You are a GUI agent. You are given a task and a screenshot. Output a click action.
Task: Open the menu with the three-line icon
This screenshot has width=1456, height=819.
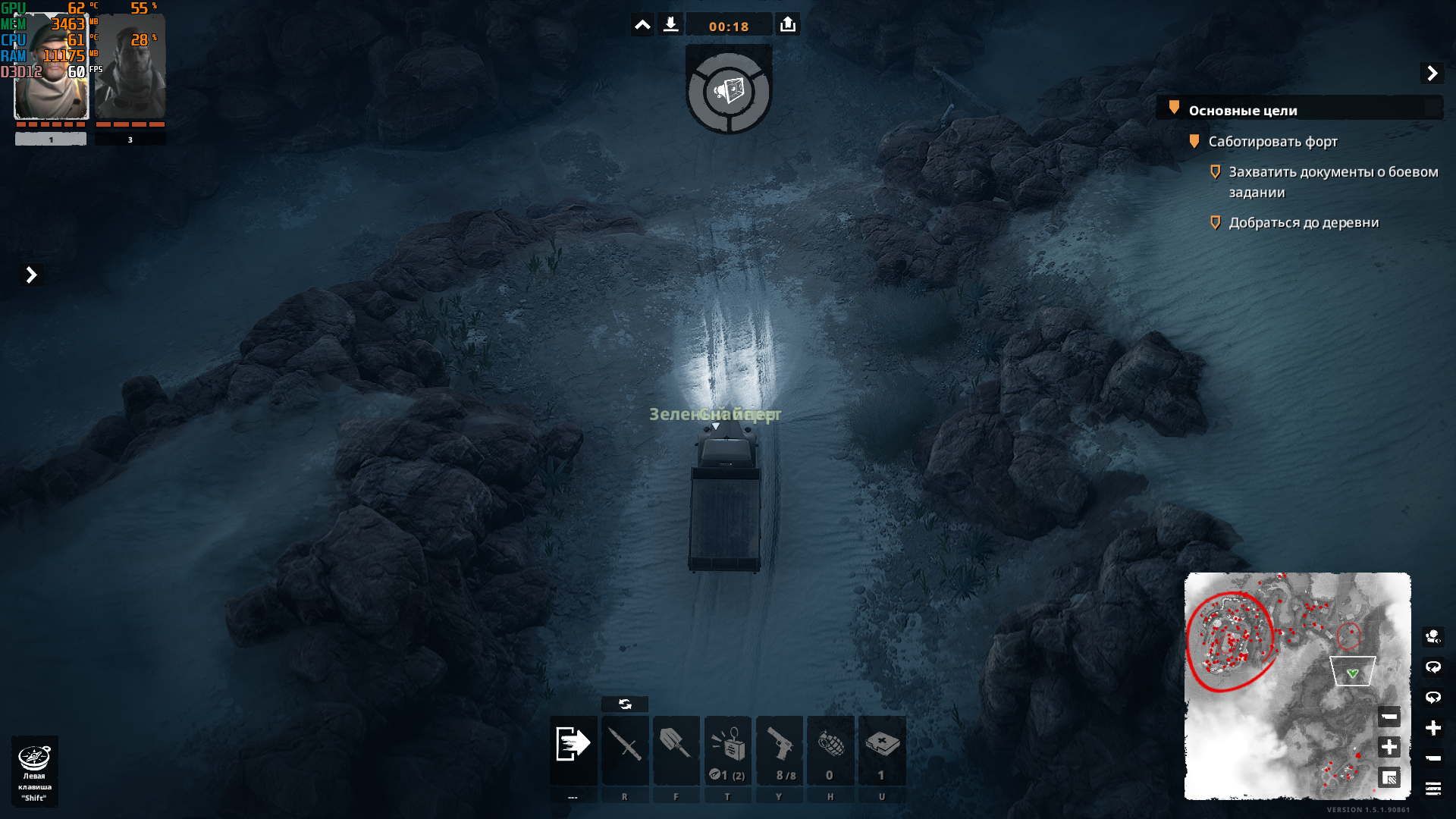(x=1432, y=789)
